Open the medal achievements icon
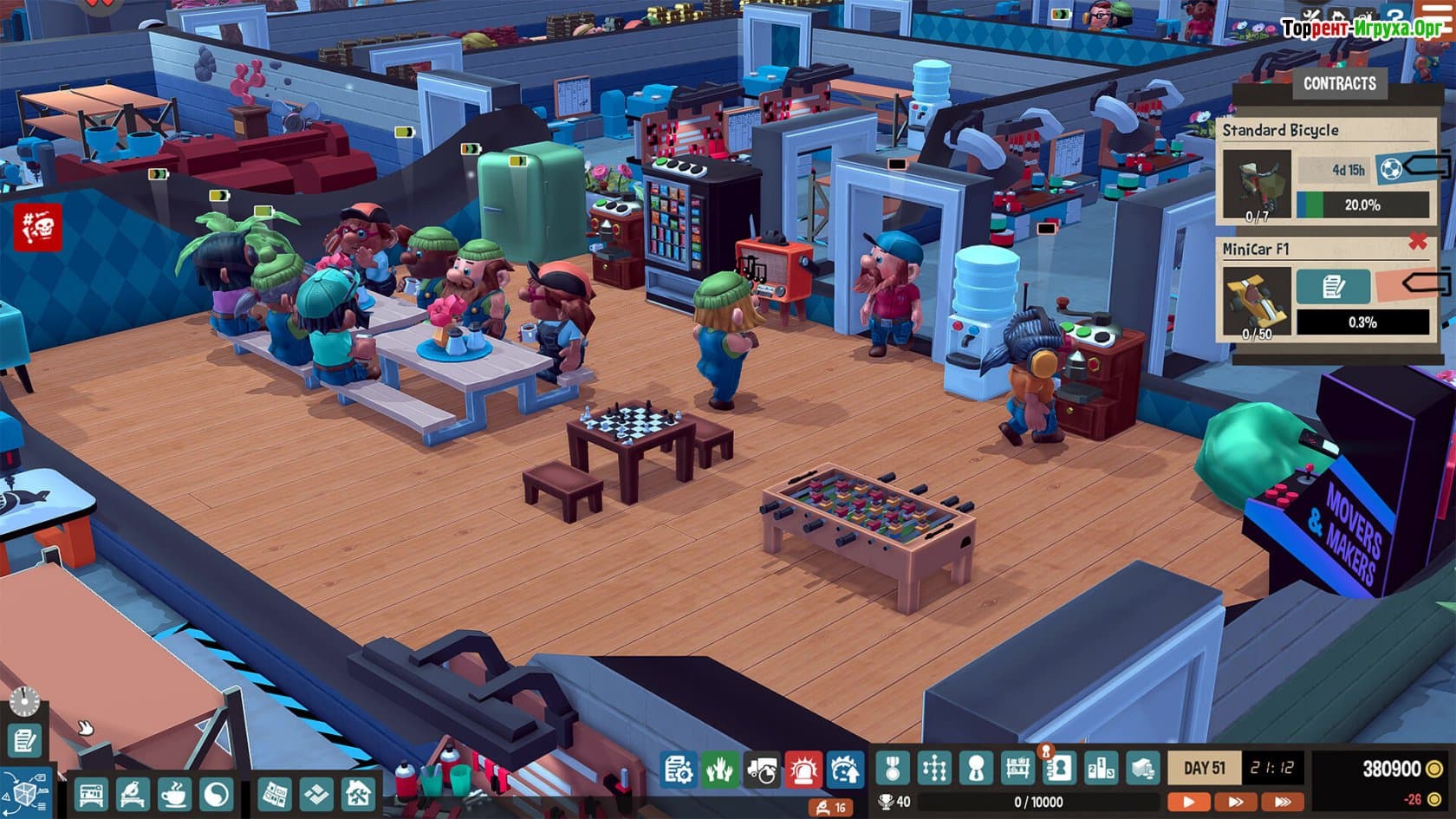The width and height of the screenshot is (1456, 819). pos(892,768)
